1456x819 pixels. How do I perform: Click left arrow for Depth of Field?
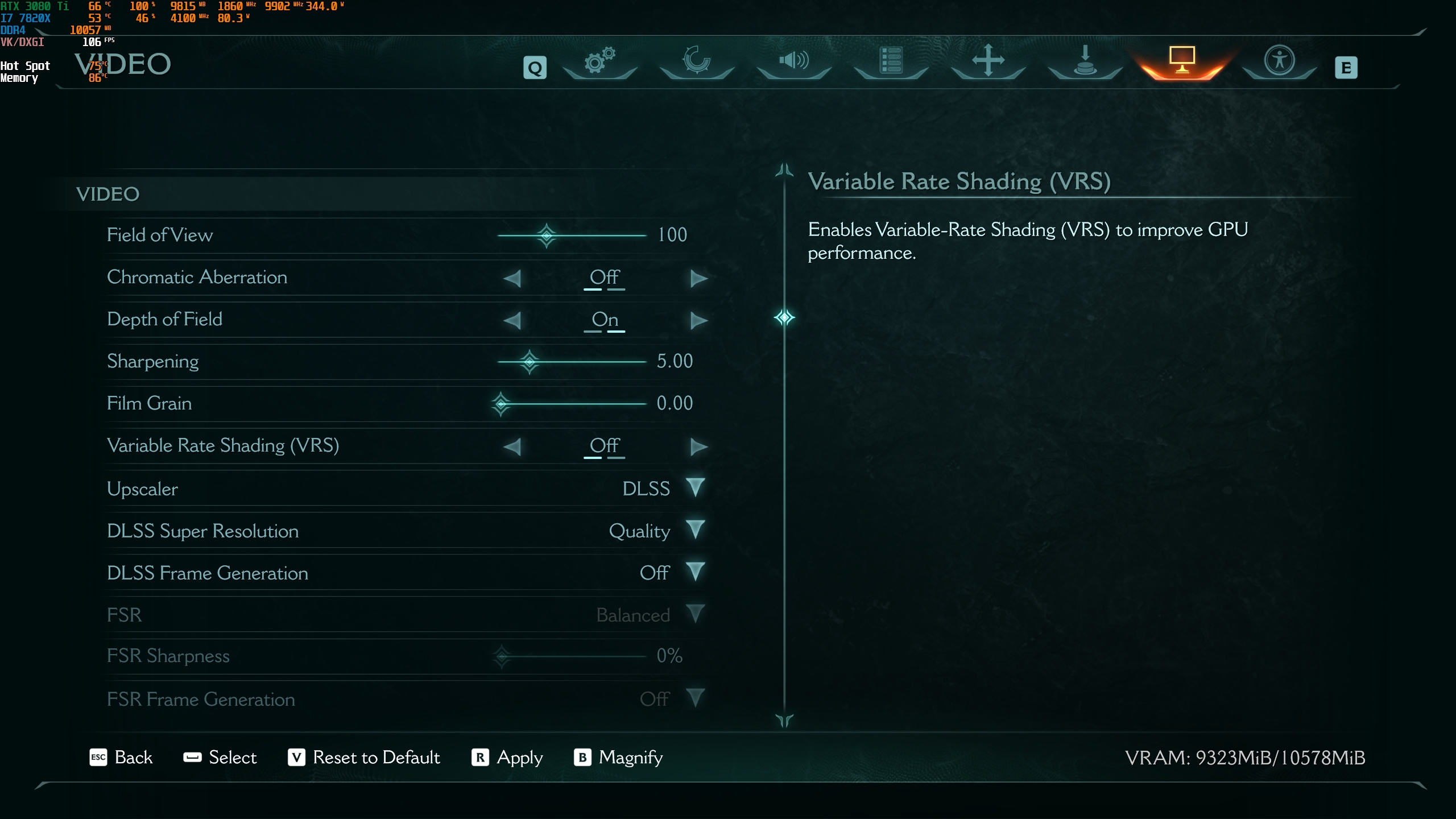click(x=512, y=320)
